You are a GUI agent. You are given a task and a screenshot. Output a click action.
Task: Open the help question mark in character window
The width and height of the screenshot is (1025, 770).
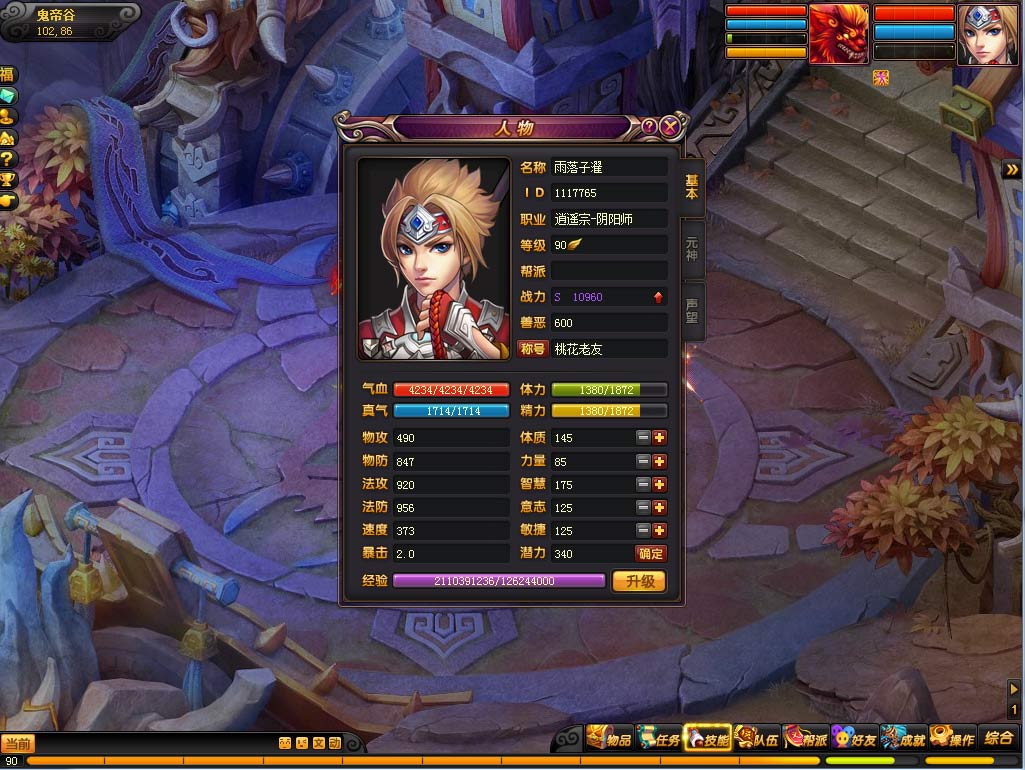pos(649,127)
